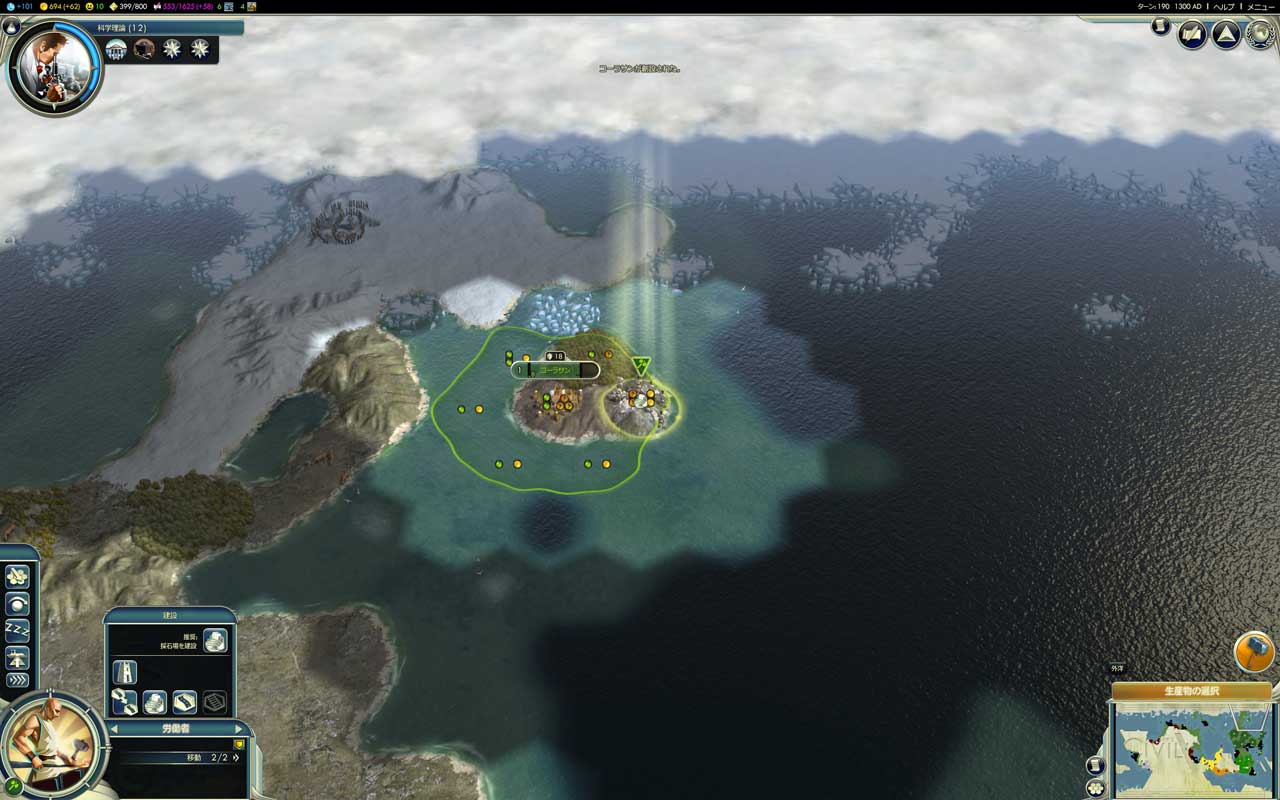This screenshot has width=1280, height=800.
Task: Click the 生産物の選択 choose production banner
Action: [x=1191, y=691]
